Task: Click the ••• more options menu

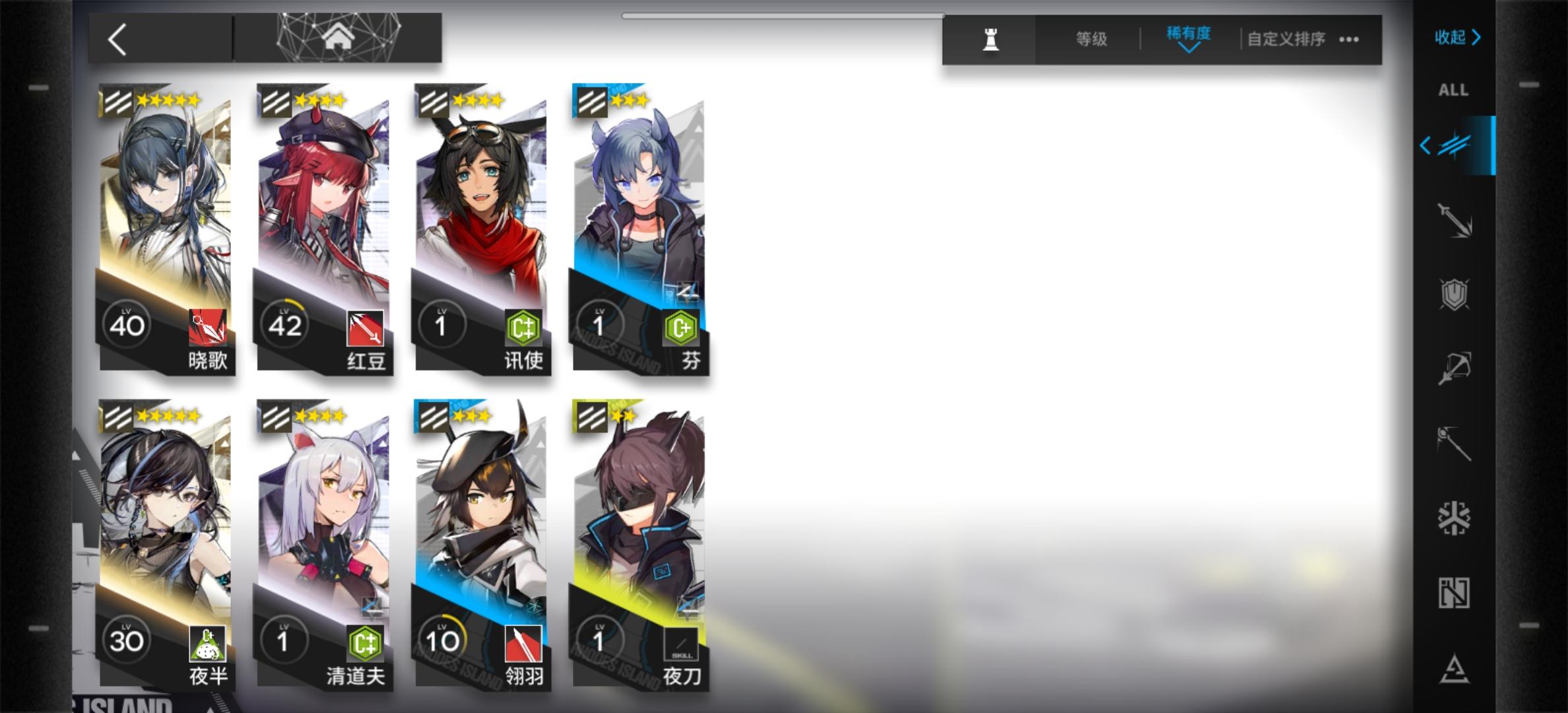Action: coord(1348,39)
